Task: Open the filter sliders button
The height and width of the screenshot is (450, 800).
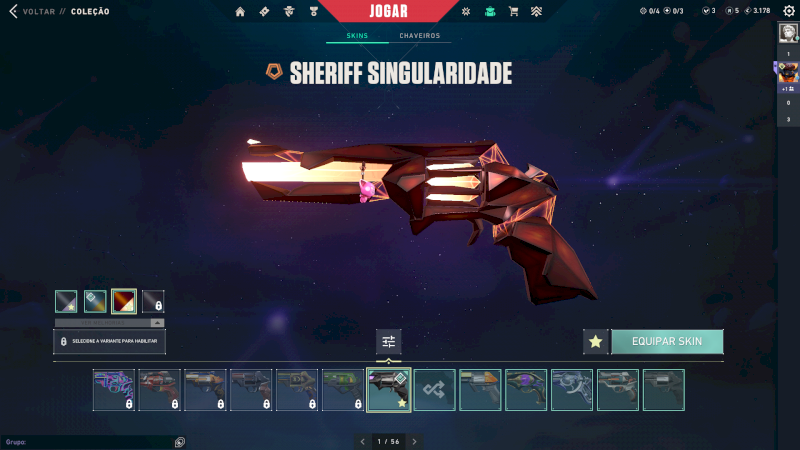Action: (389, 342)
